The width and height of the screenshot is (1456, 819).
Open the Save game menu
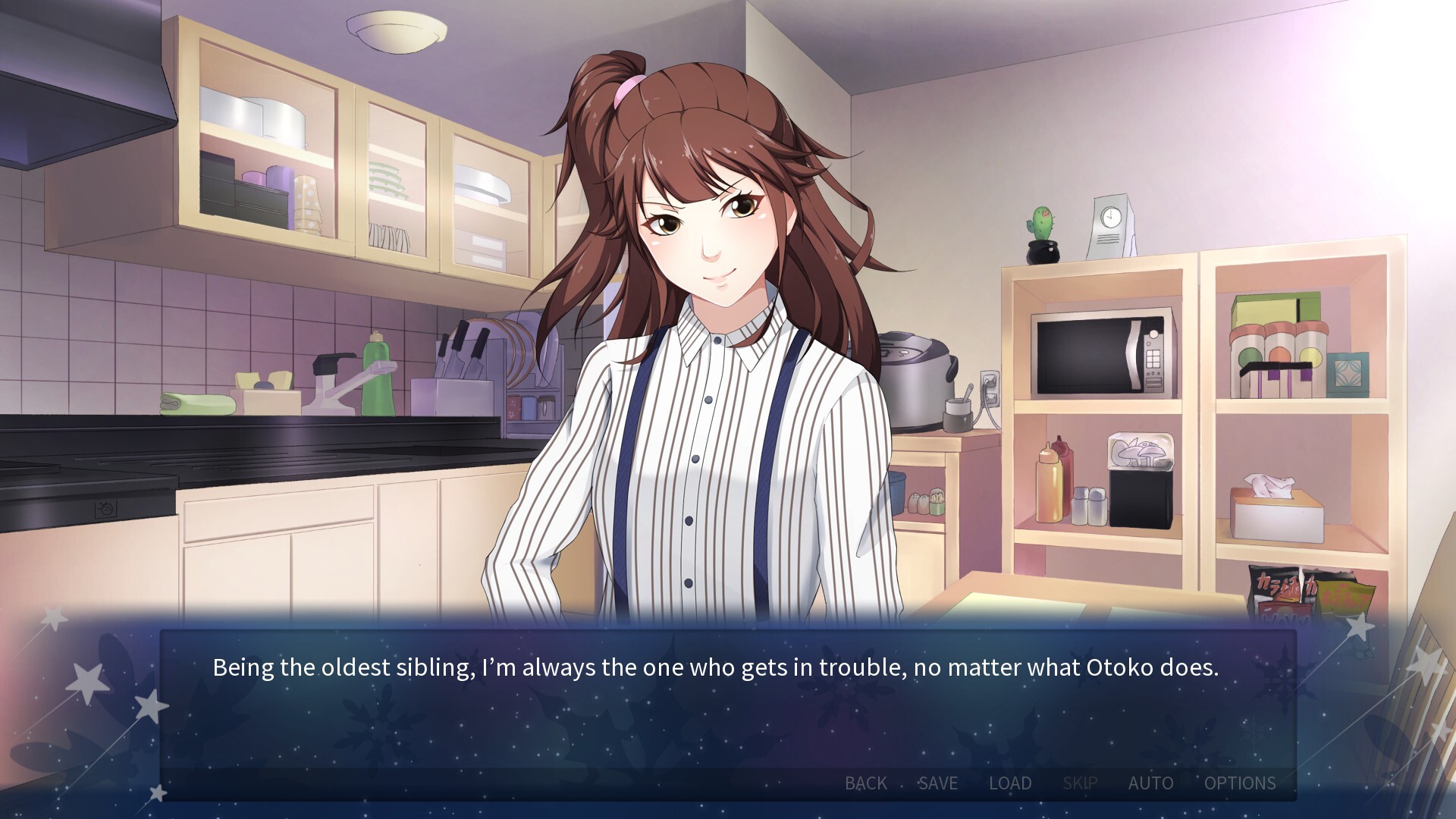click(x=938, y=783)
